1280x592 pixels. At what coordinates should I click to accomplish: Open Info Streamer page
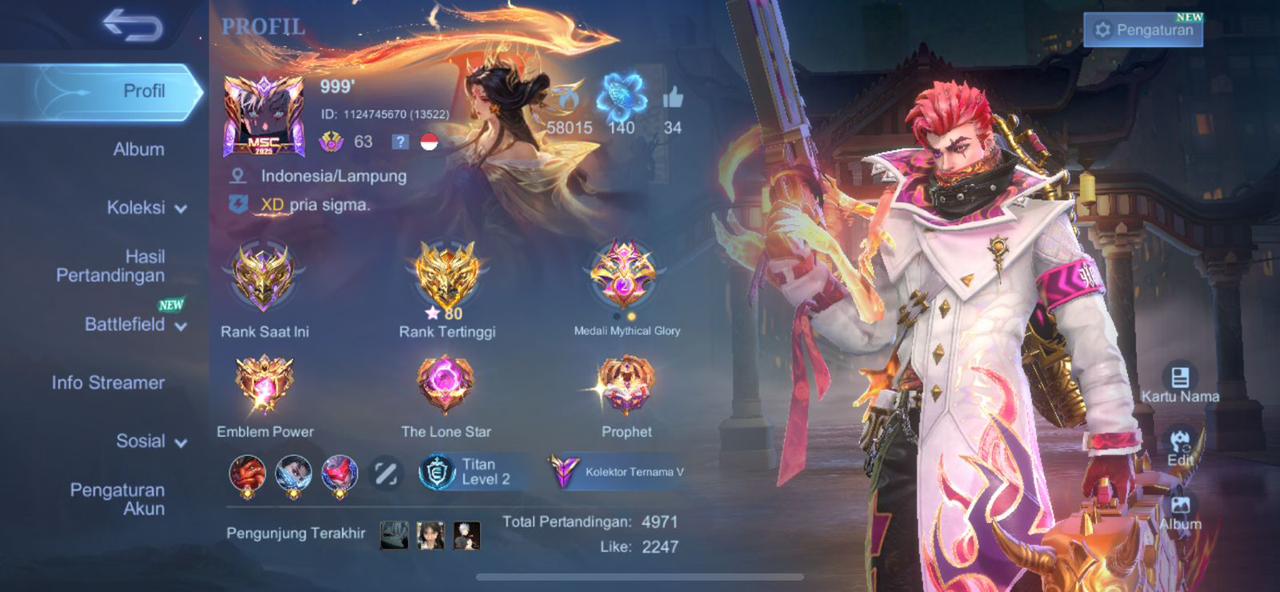(x=108, y=383)
